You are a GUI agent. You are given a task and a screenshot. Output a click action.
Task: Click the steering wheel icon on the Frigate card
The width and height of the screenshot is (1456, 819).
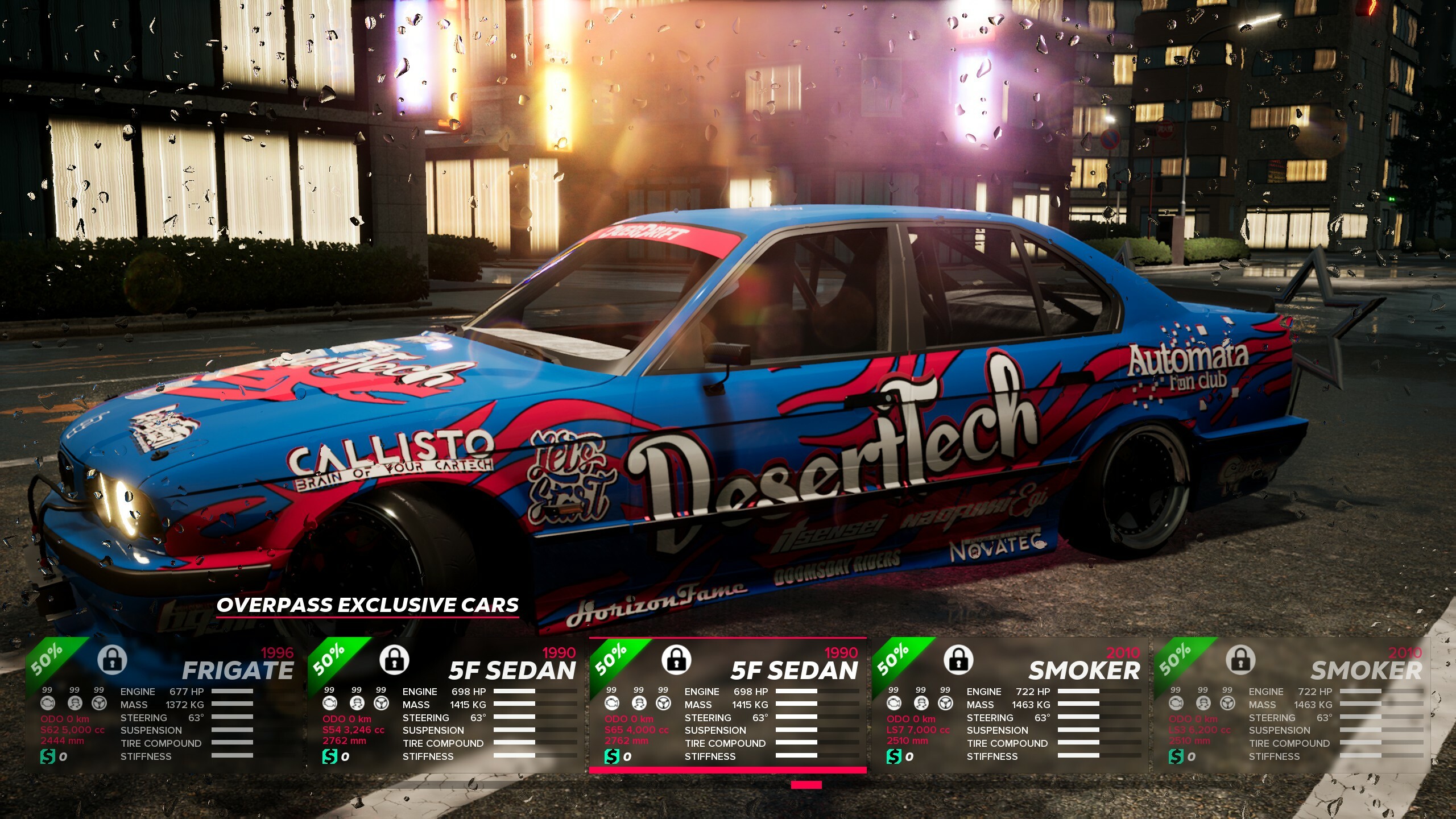click(x=99, y=703)
